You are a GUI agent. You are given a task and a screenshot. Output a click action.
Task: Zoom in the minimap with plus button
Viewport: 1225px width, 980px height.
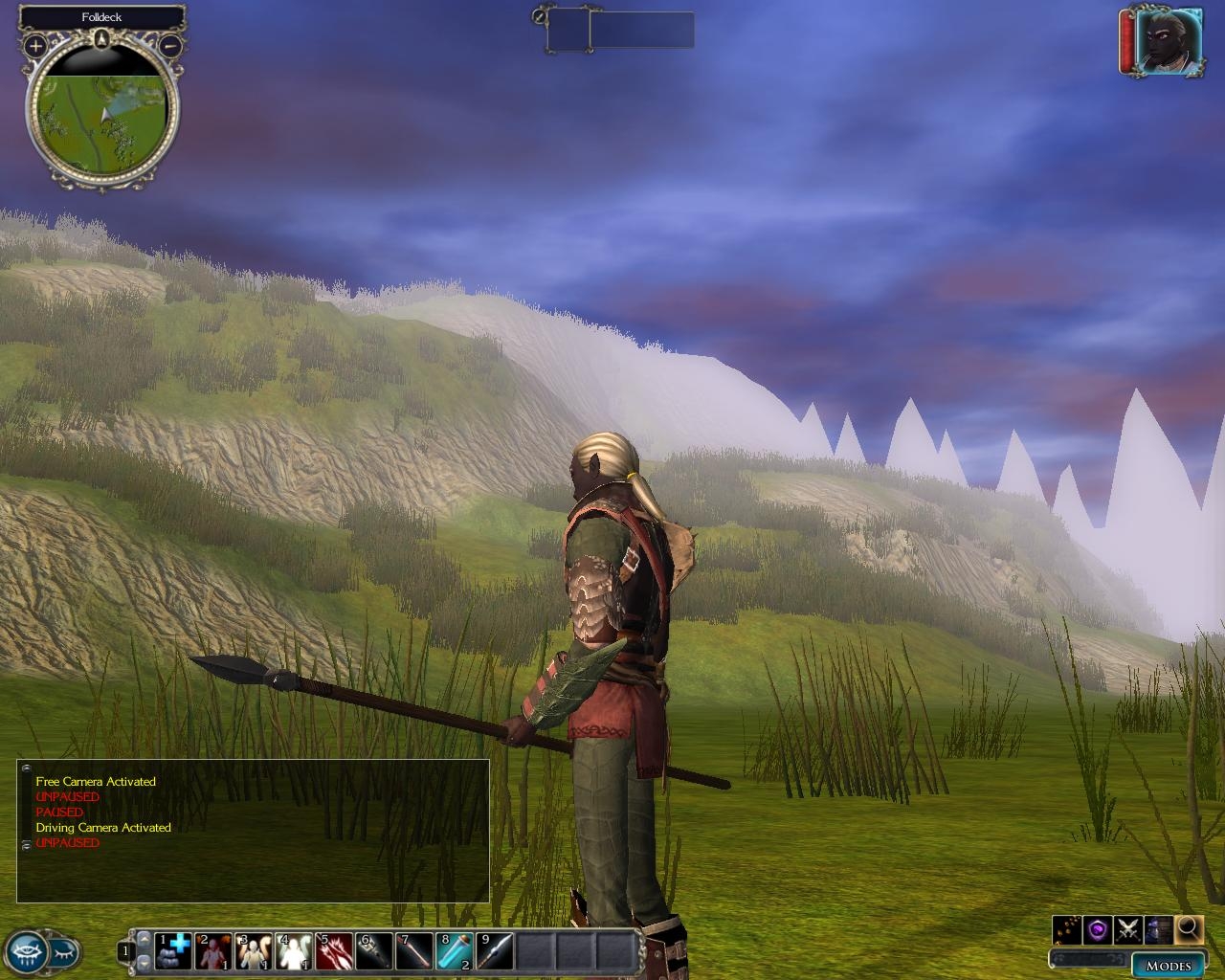(x=35, y=45)
